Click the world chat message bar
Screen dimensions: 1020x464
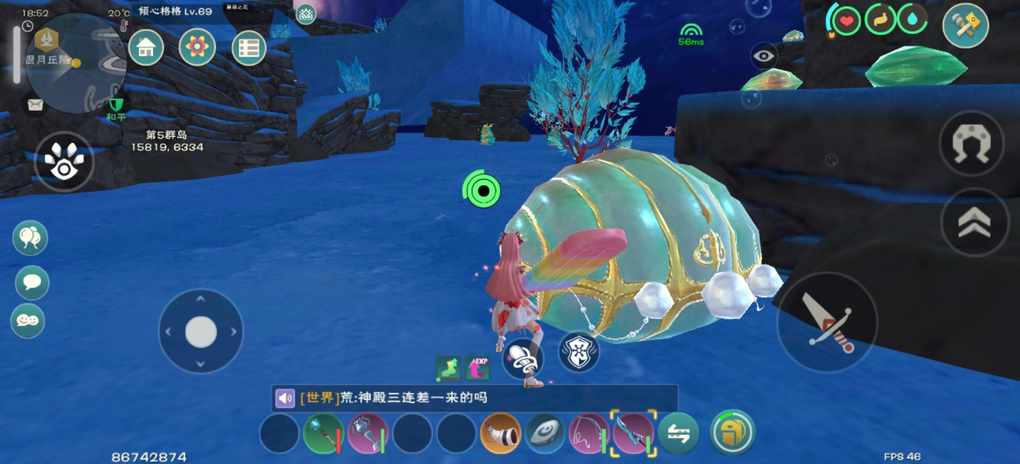473,398
